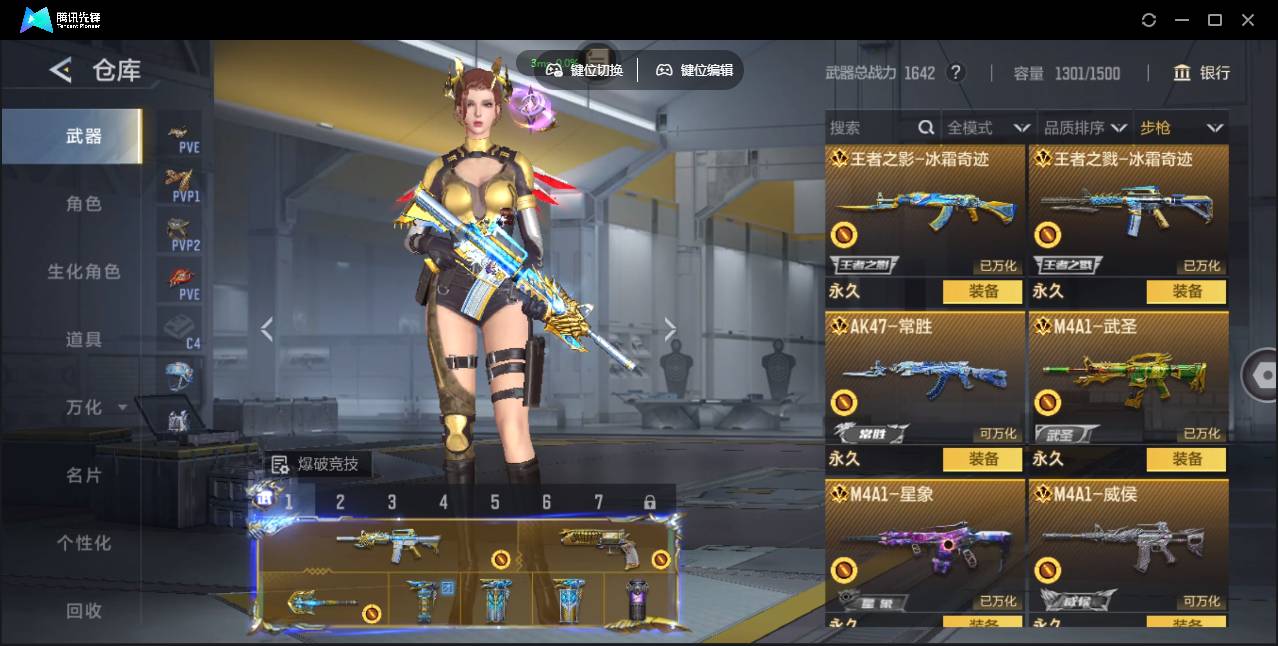Go to the 回收 recycle tab

(84, 610)
